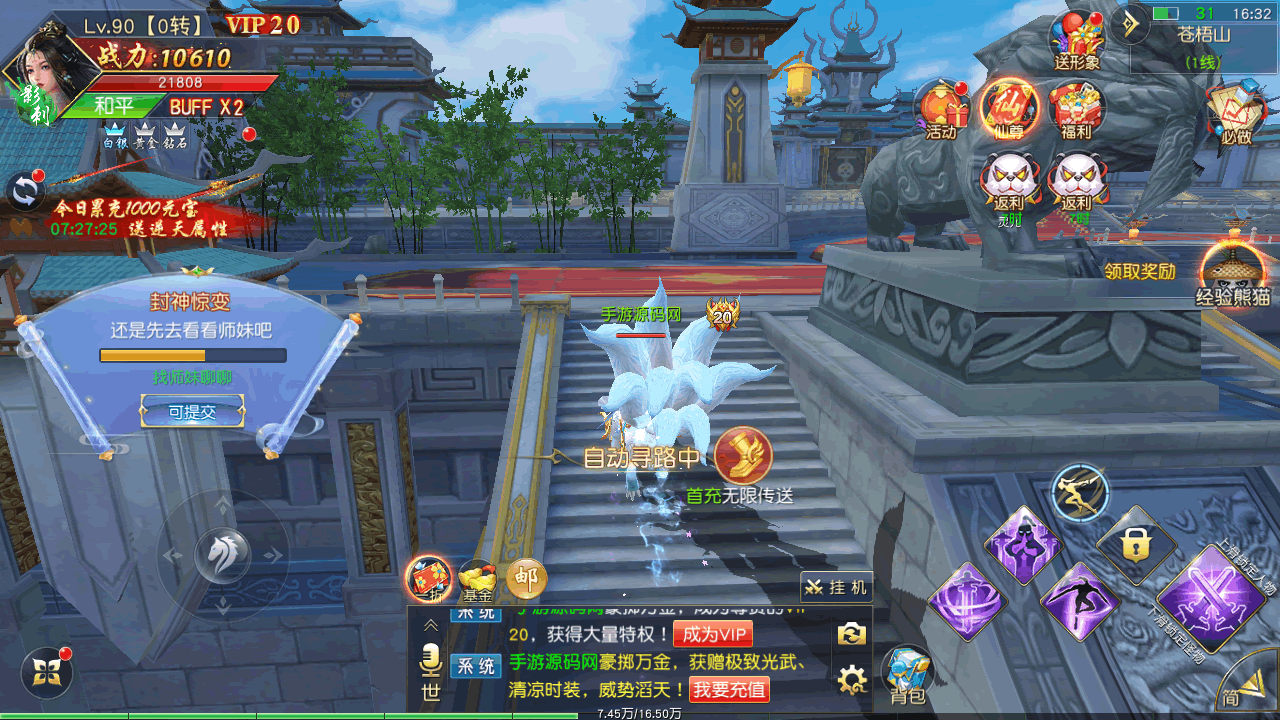
Task: Open chat settings gear icon
Action: pyautogui.click(x=851, y=682)
